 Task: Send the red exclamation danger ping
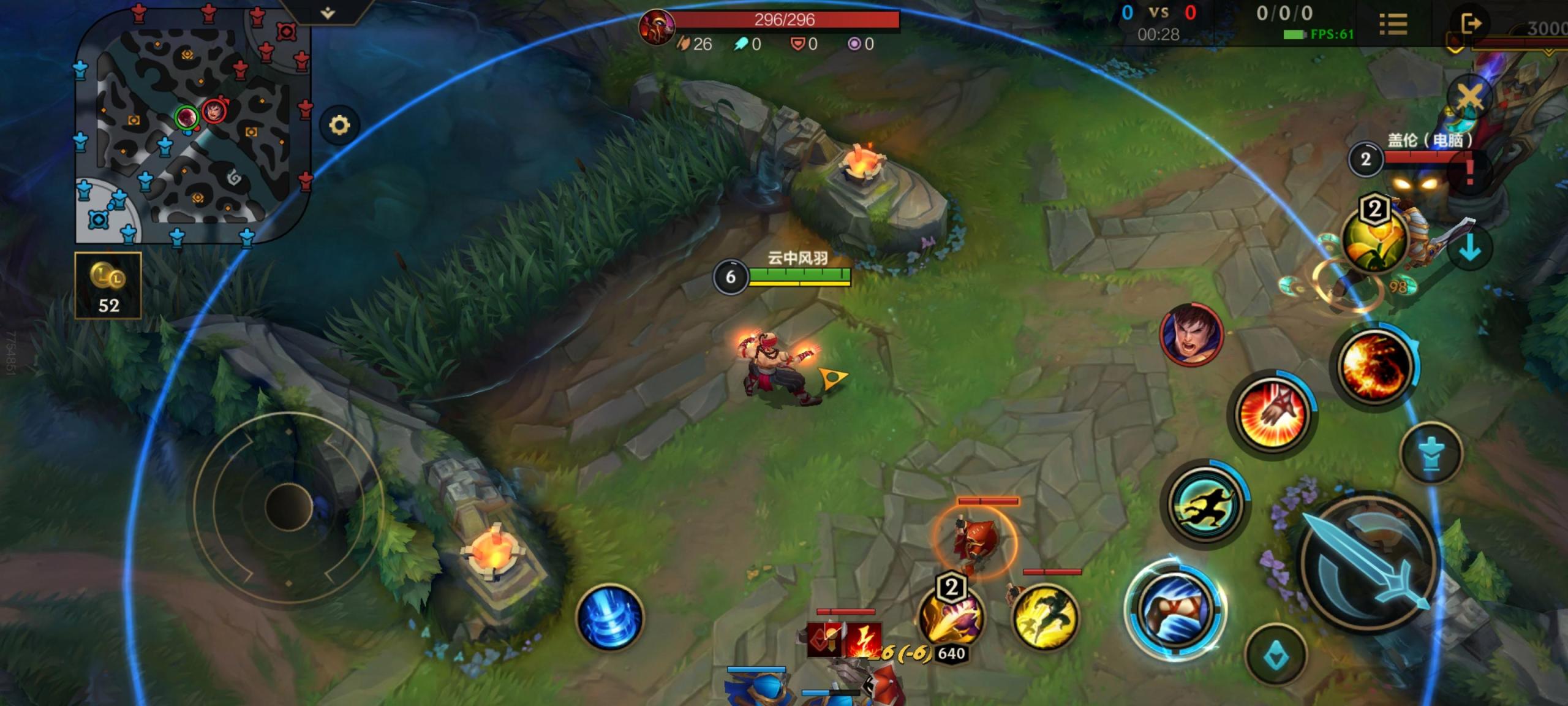[x=1469, y=172]
